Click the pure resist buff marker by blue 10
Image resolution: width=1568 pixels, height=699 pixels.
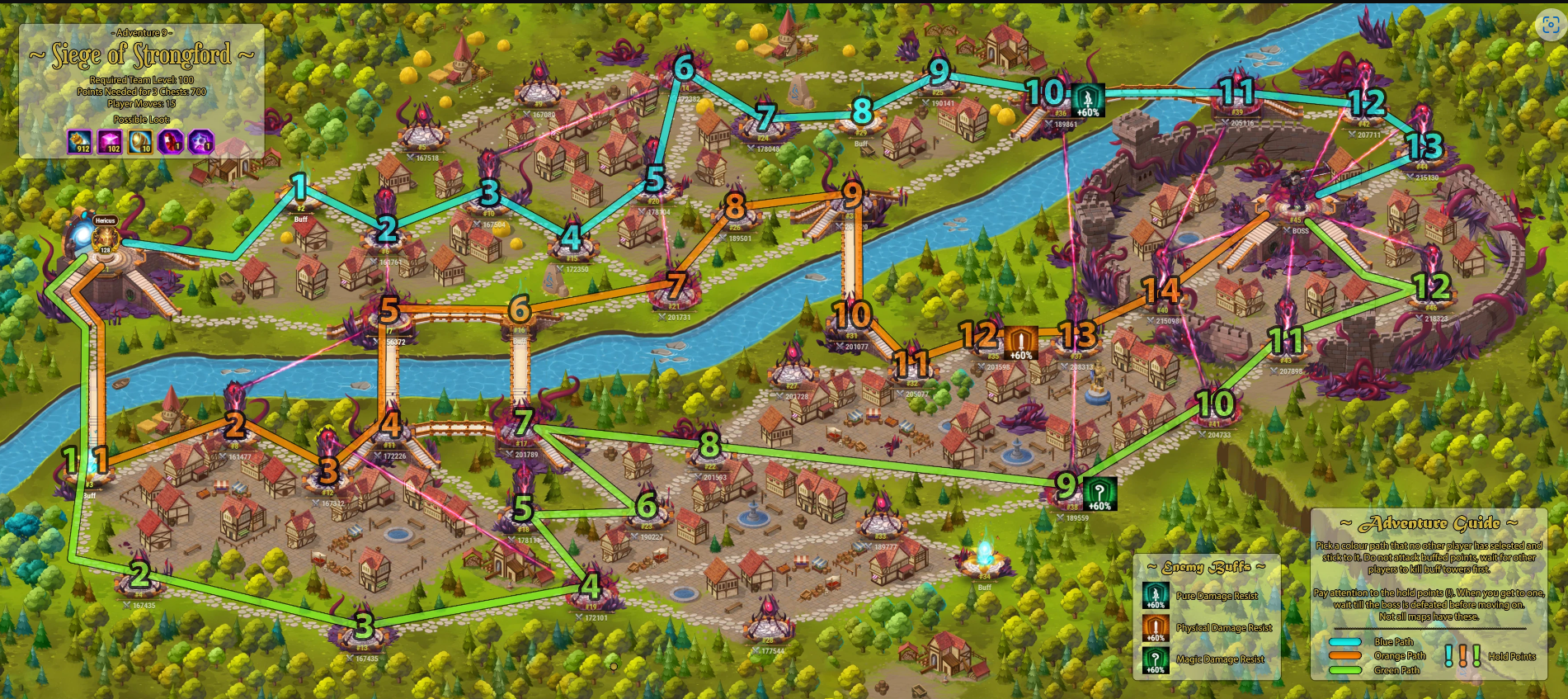click(1087, 101)
